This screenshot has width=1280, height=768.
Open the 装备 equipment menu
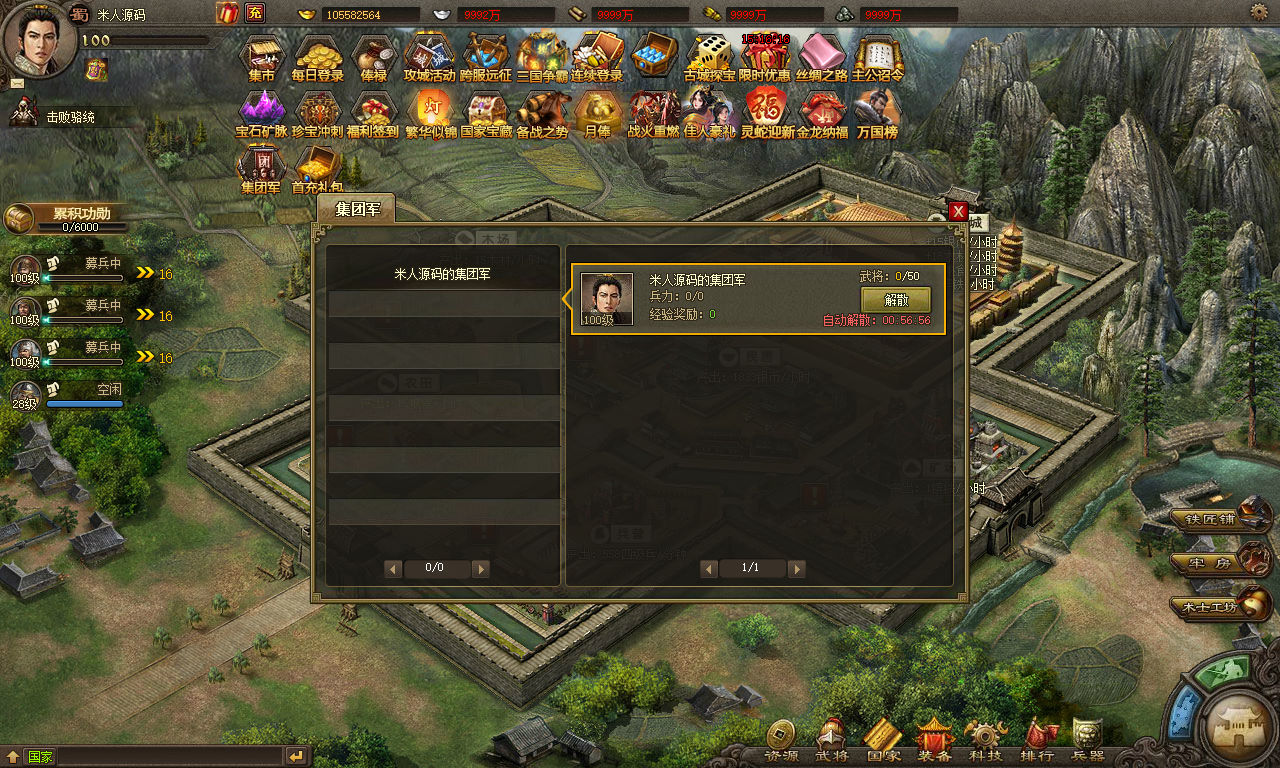[x=935, y=742]
